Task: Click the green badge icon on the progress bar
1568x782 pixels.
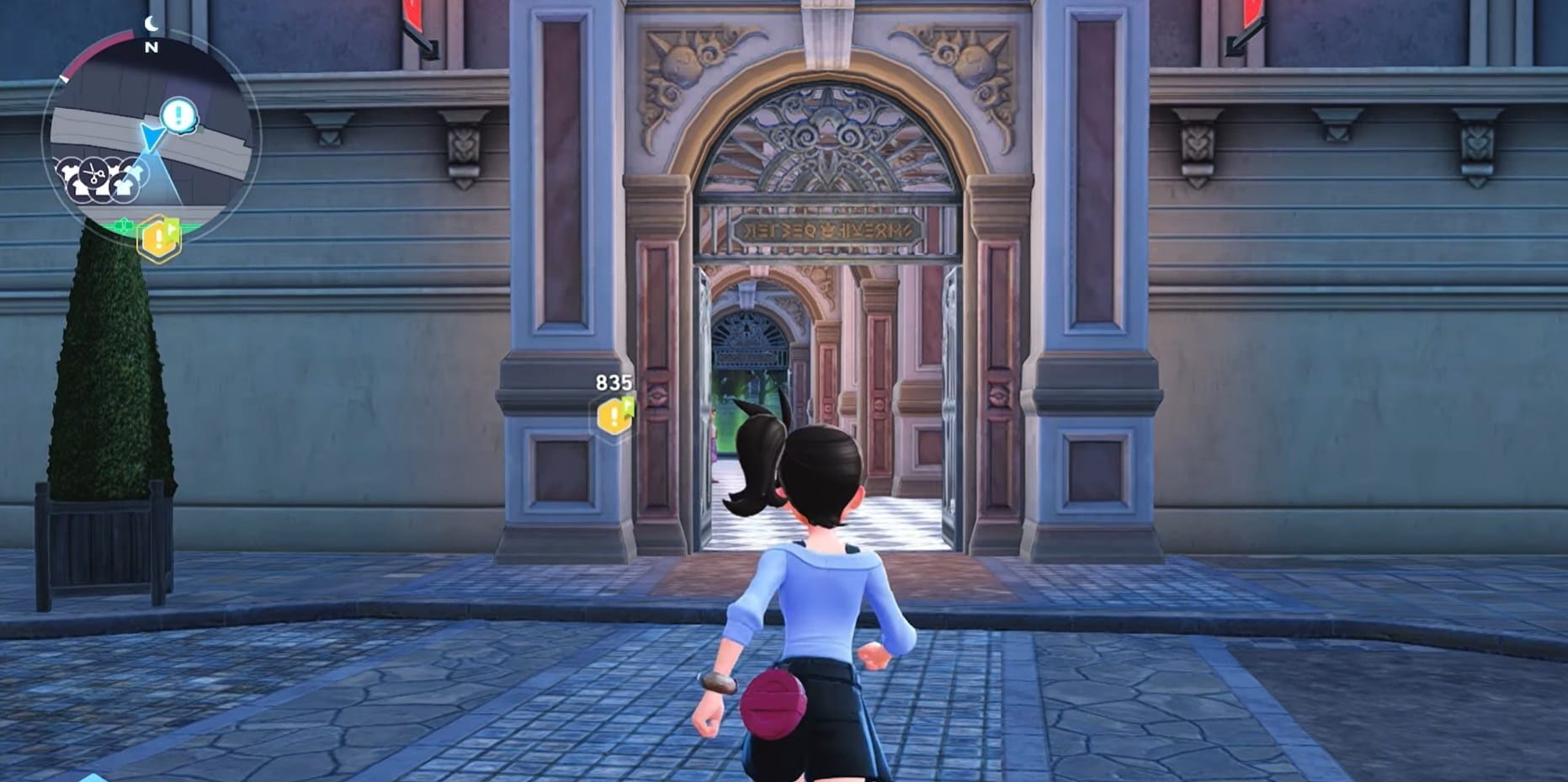Action: [123, 223]
